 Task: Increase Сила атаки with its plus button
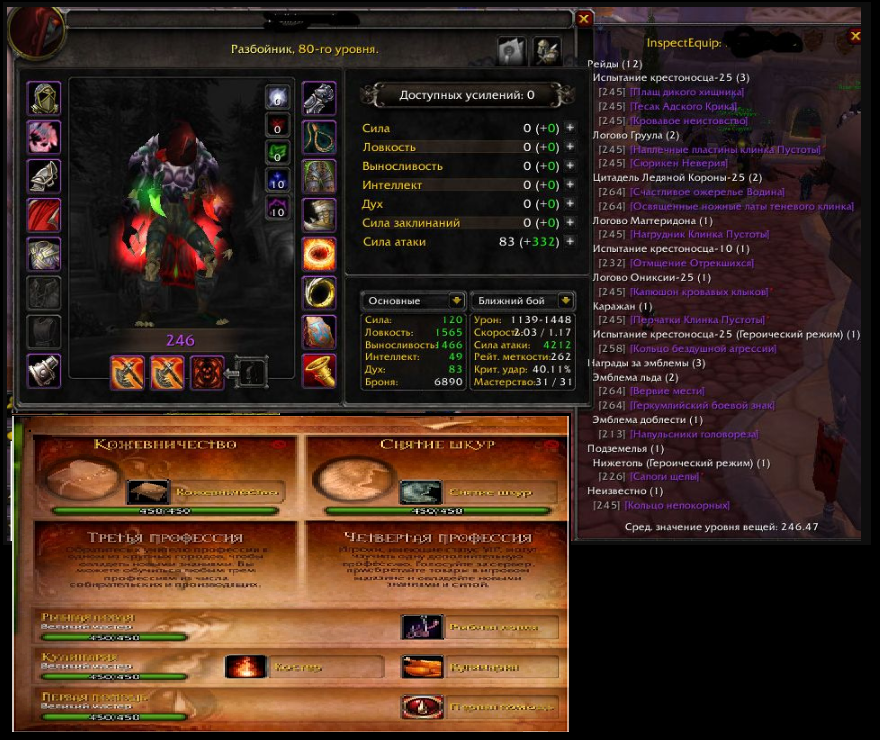coord(570,241)
